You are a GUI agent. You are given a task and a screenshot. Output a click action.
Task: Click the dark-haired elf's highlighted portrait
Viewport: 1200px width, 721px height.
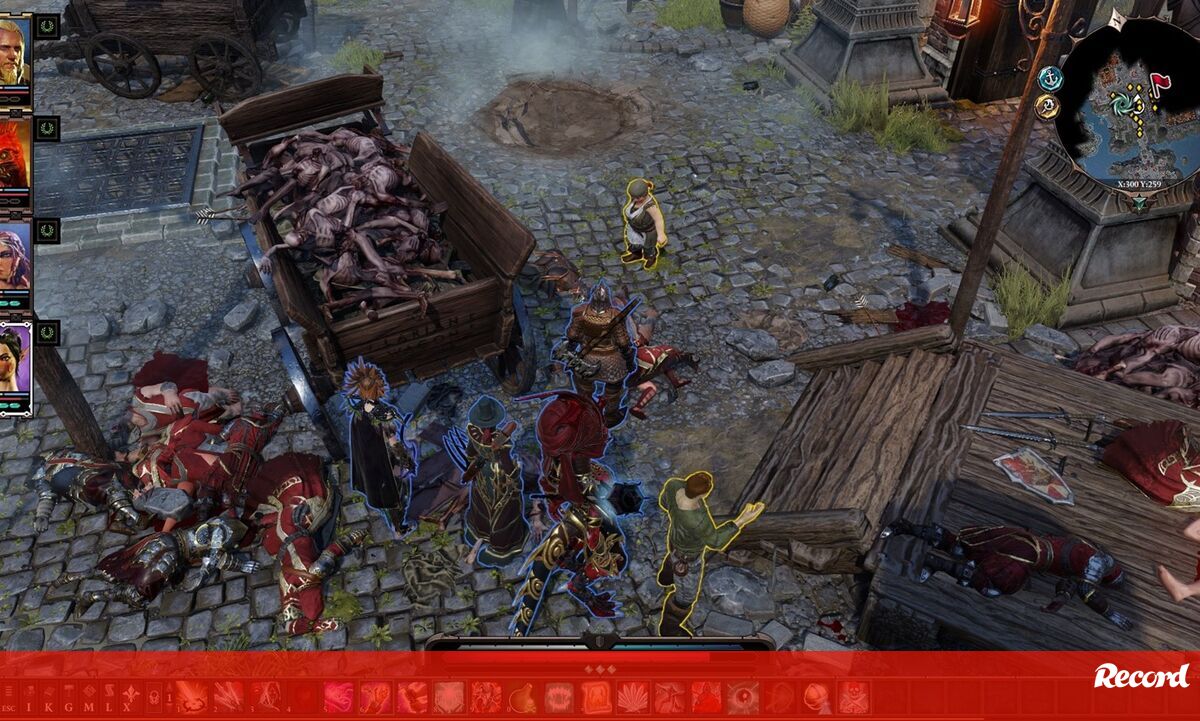tap(15, 362)
